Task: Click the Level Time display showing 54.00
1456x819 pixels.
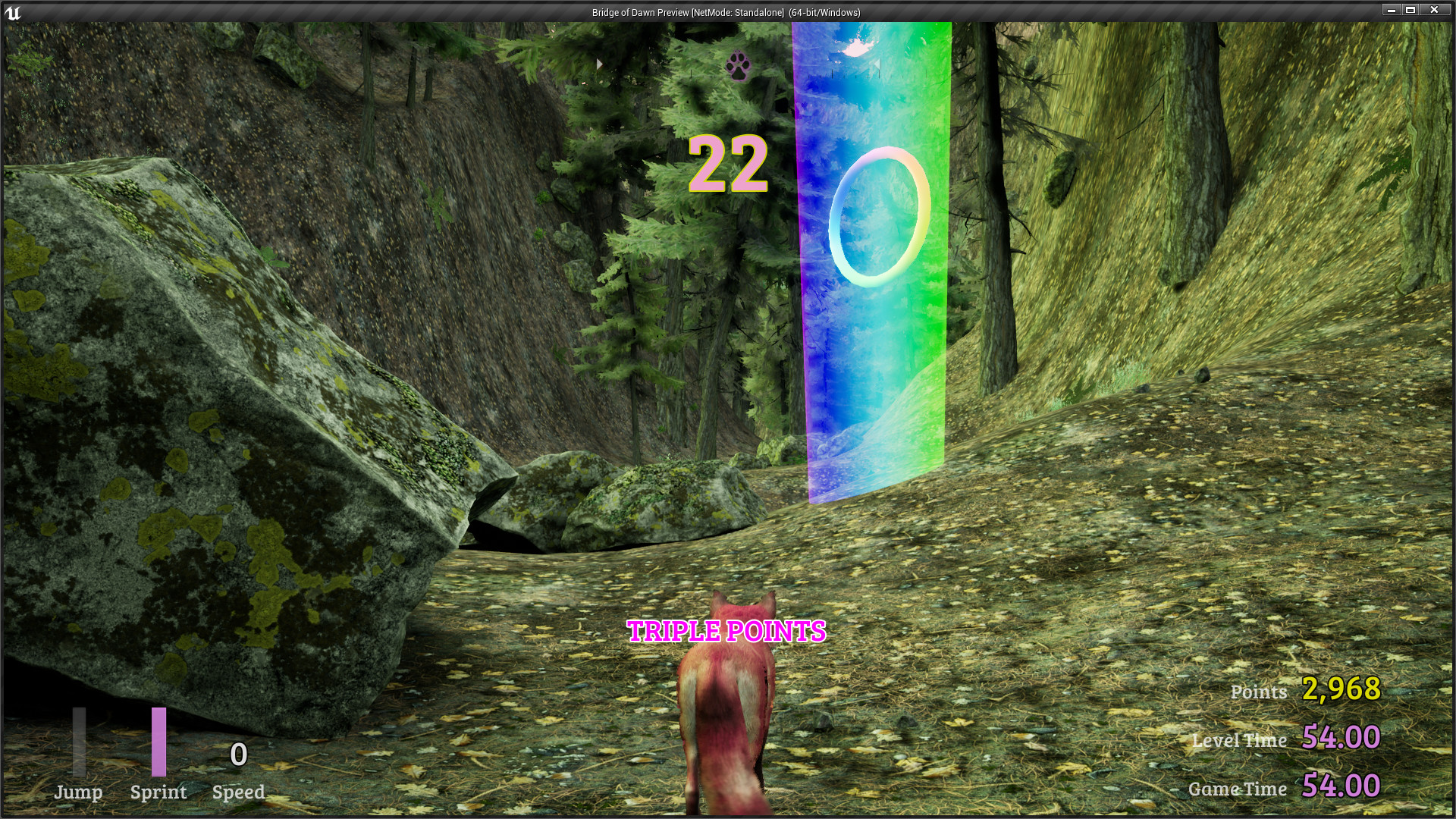Action: click(x=1342, y=737)
